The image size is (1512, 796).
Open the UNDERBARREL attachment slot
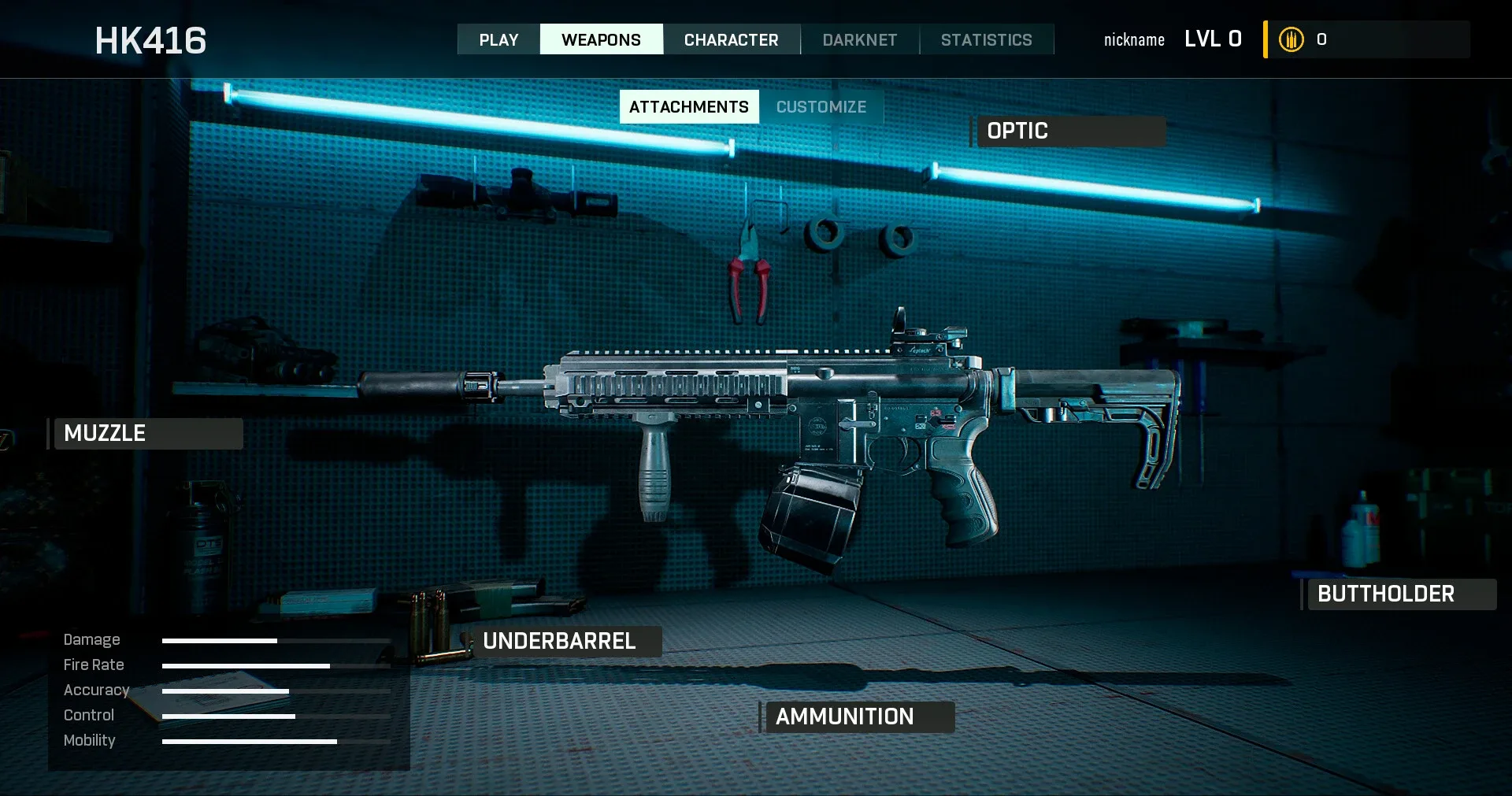click(x=565, y=642)
